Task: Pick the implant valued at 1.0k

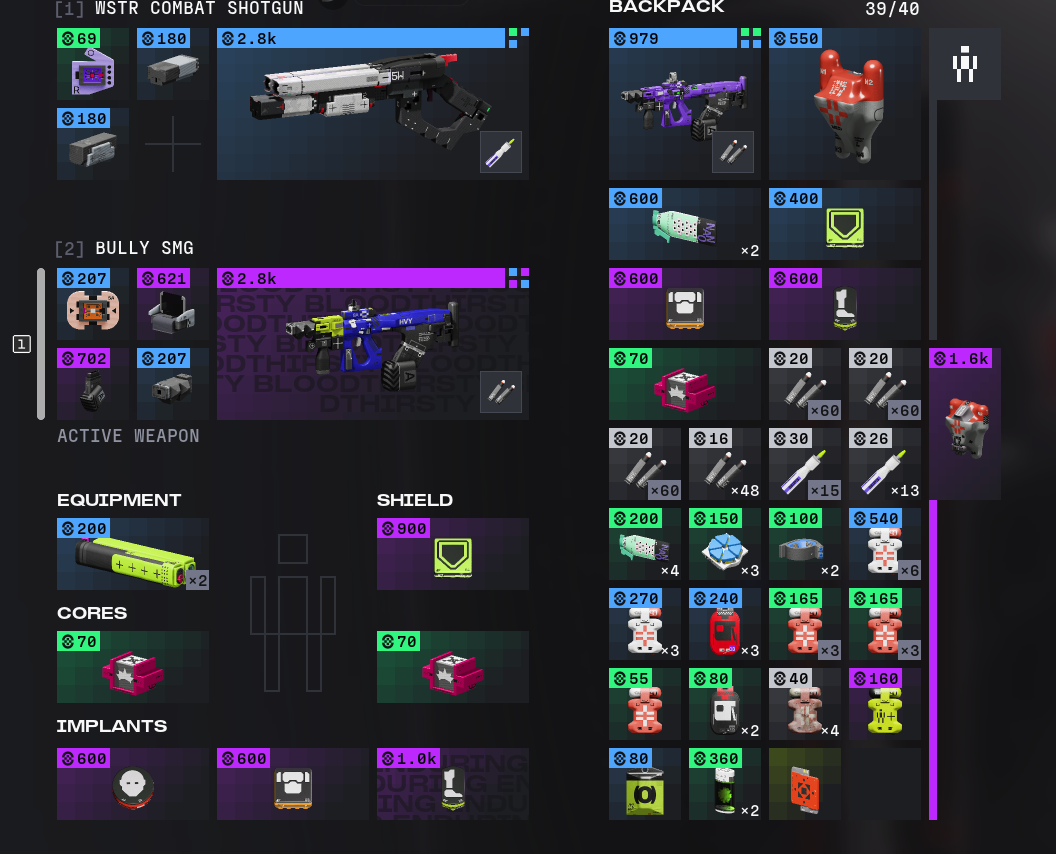Action: tap(452, 784)
